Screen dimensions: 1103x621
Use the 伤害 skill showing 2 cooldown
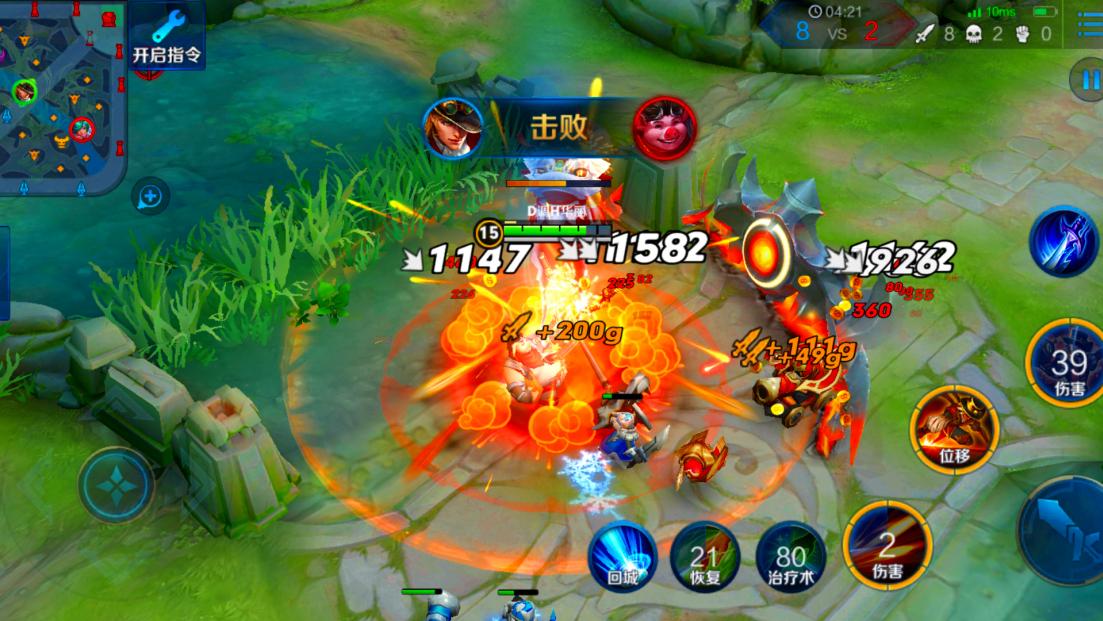pos(887,546)
